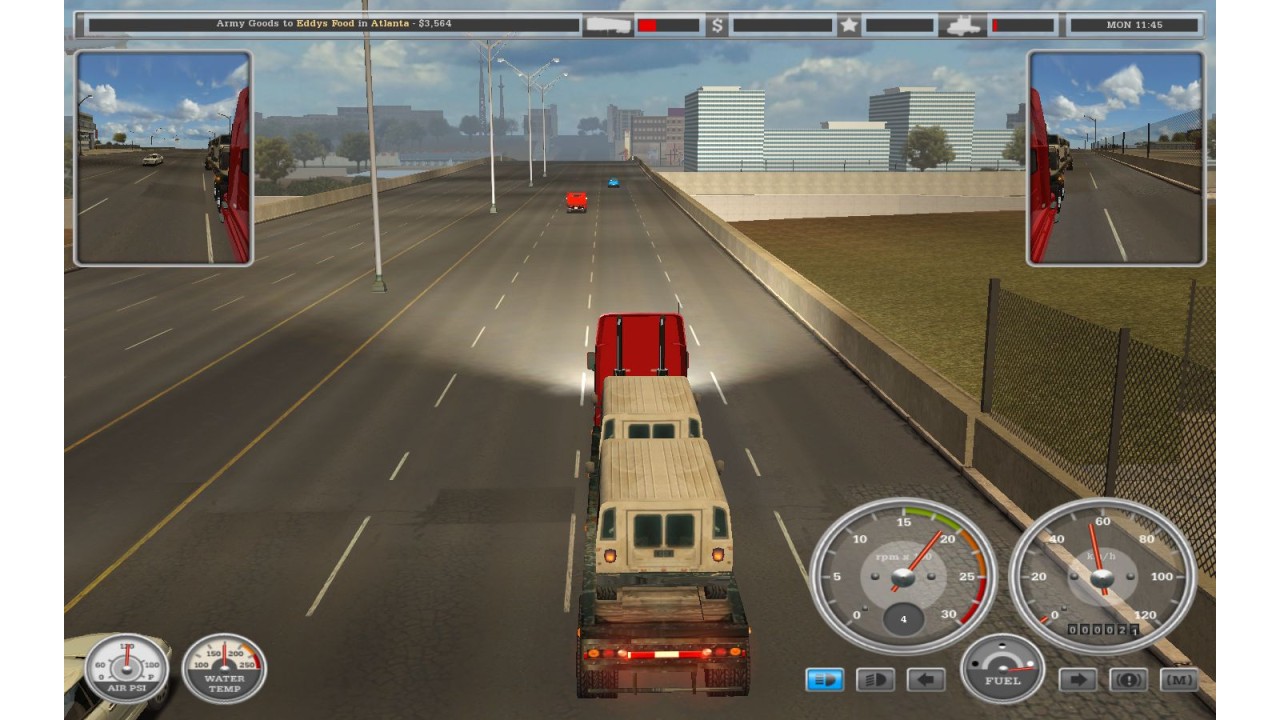Select the dollar sign money icon

(716, 25)
